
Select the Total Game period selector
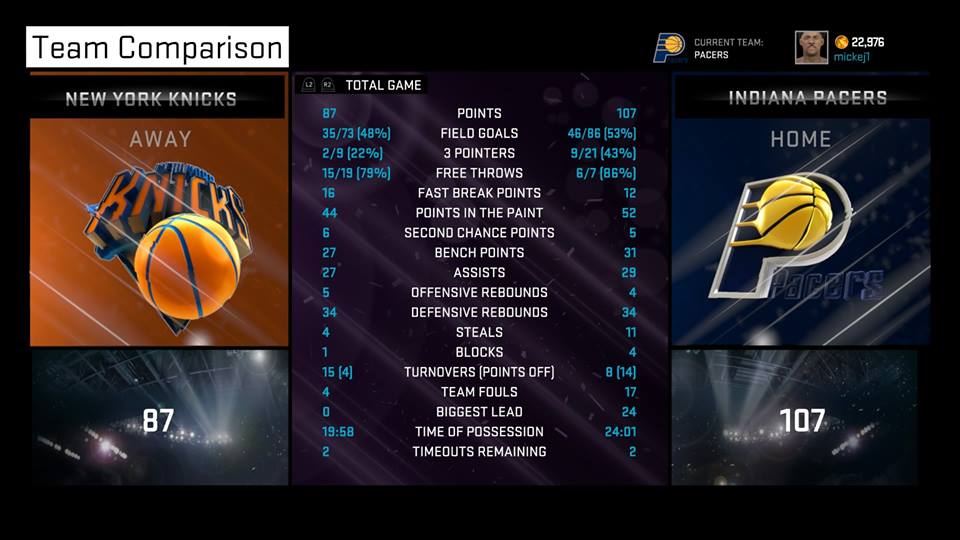pos(383,86)
